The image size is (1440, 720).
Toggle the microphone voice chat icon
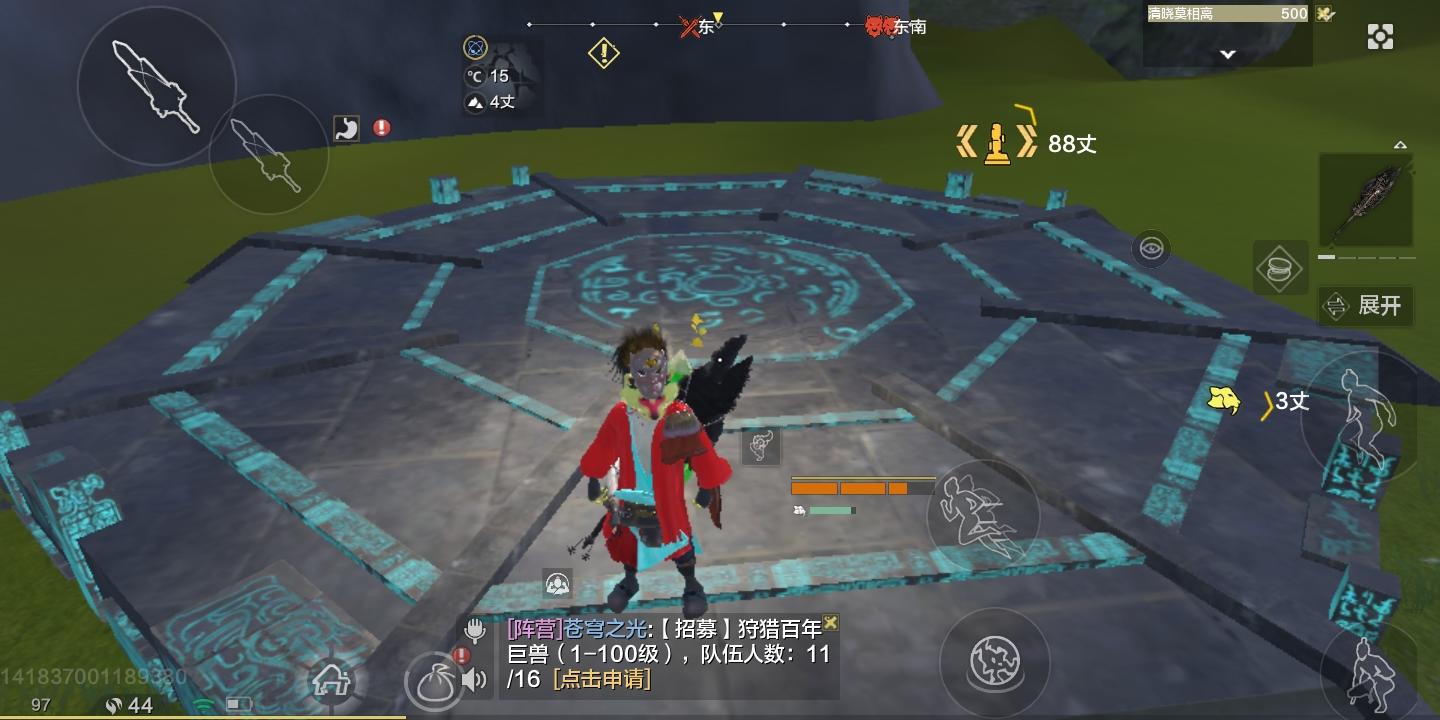pos(475,629)
